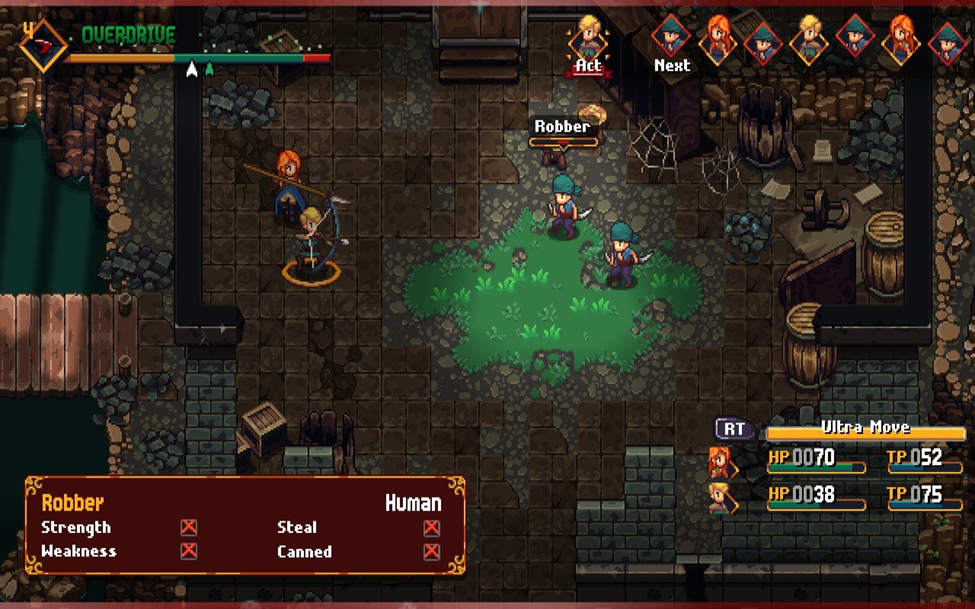Click the Next turn robber portrait
The image size is (975, 609).
[671, 38]
